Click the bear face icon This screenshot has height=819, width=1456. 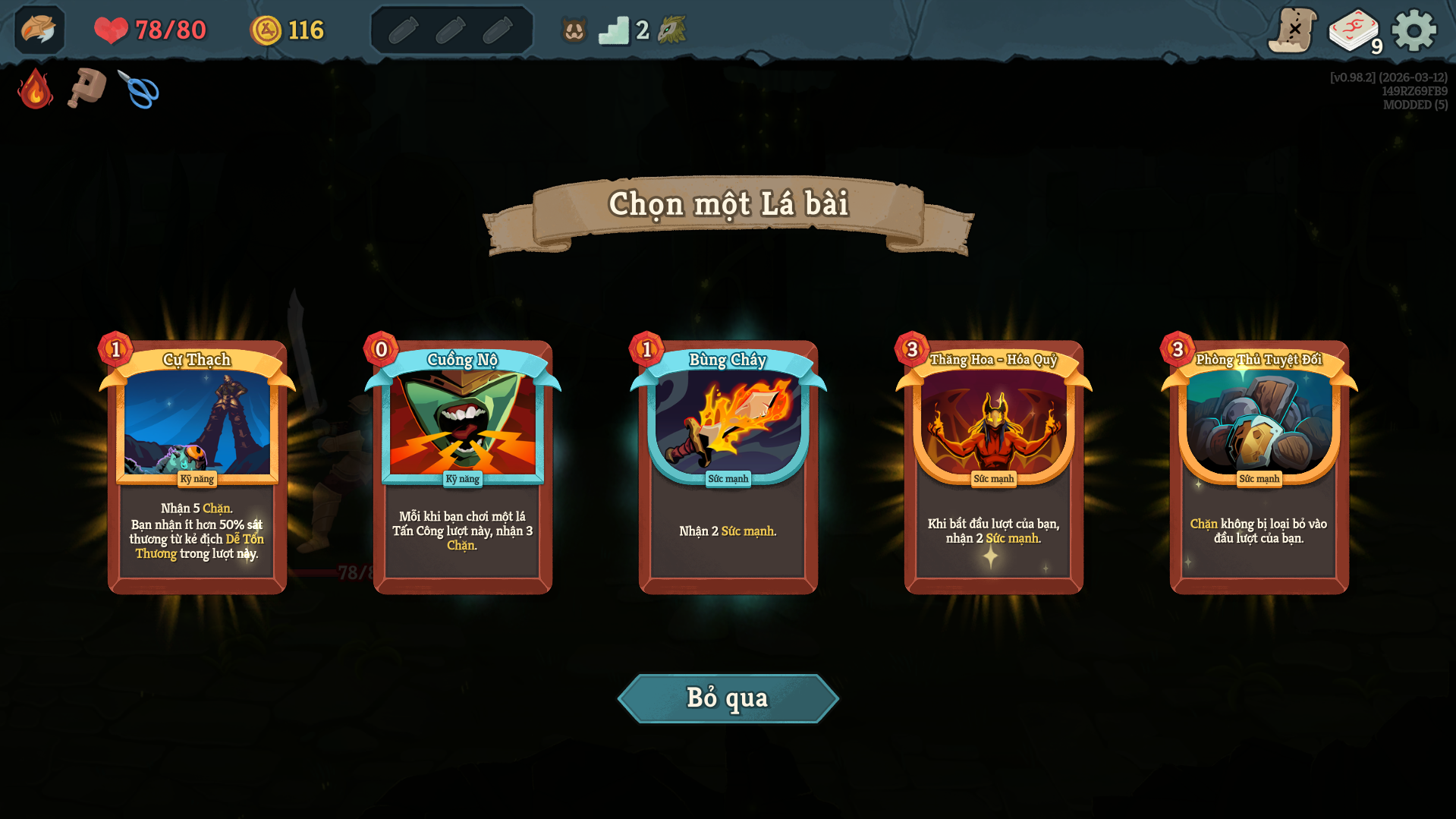tap(574, 30)
